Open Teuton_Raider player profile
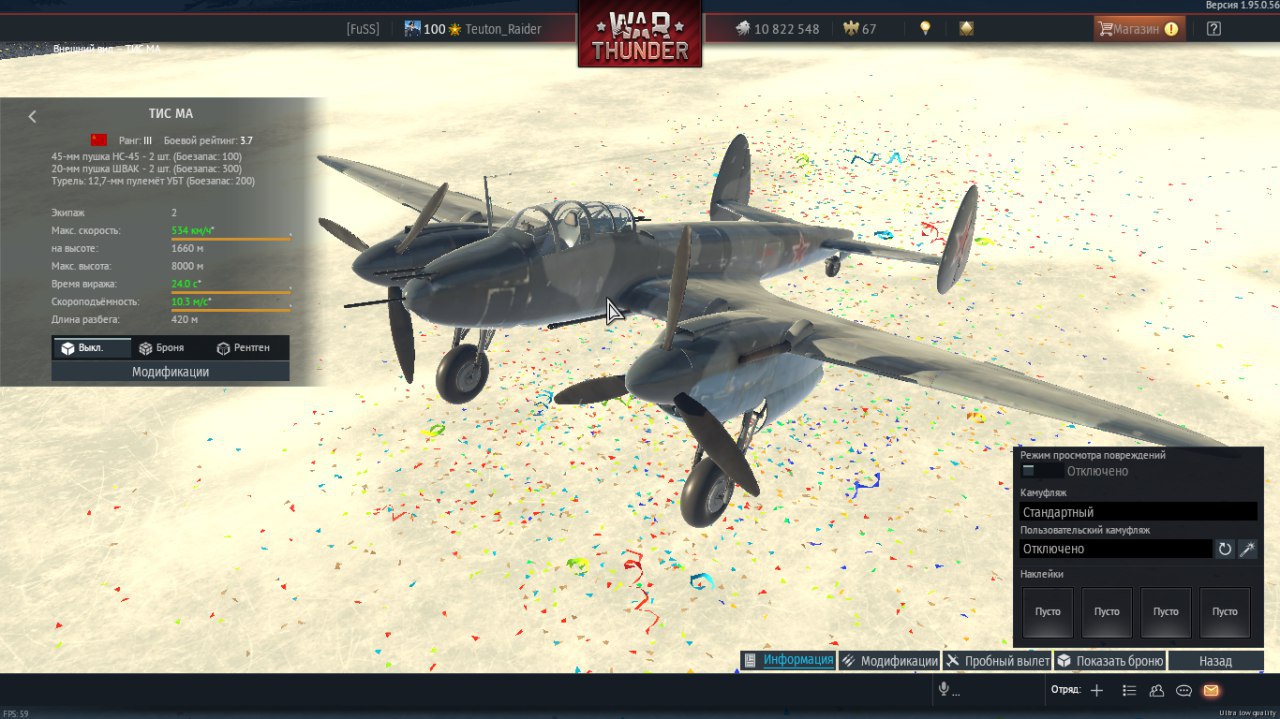The width and height of the screenshot is (1280, 719). pos(502,29)
